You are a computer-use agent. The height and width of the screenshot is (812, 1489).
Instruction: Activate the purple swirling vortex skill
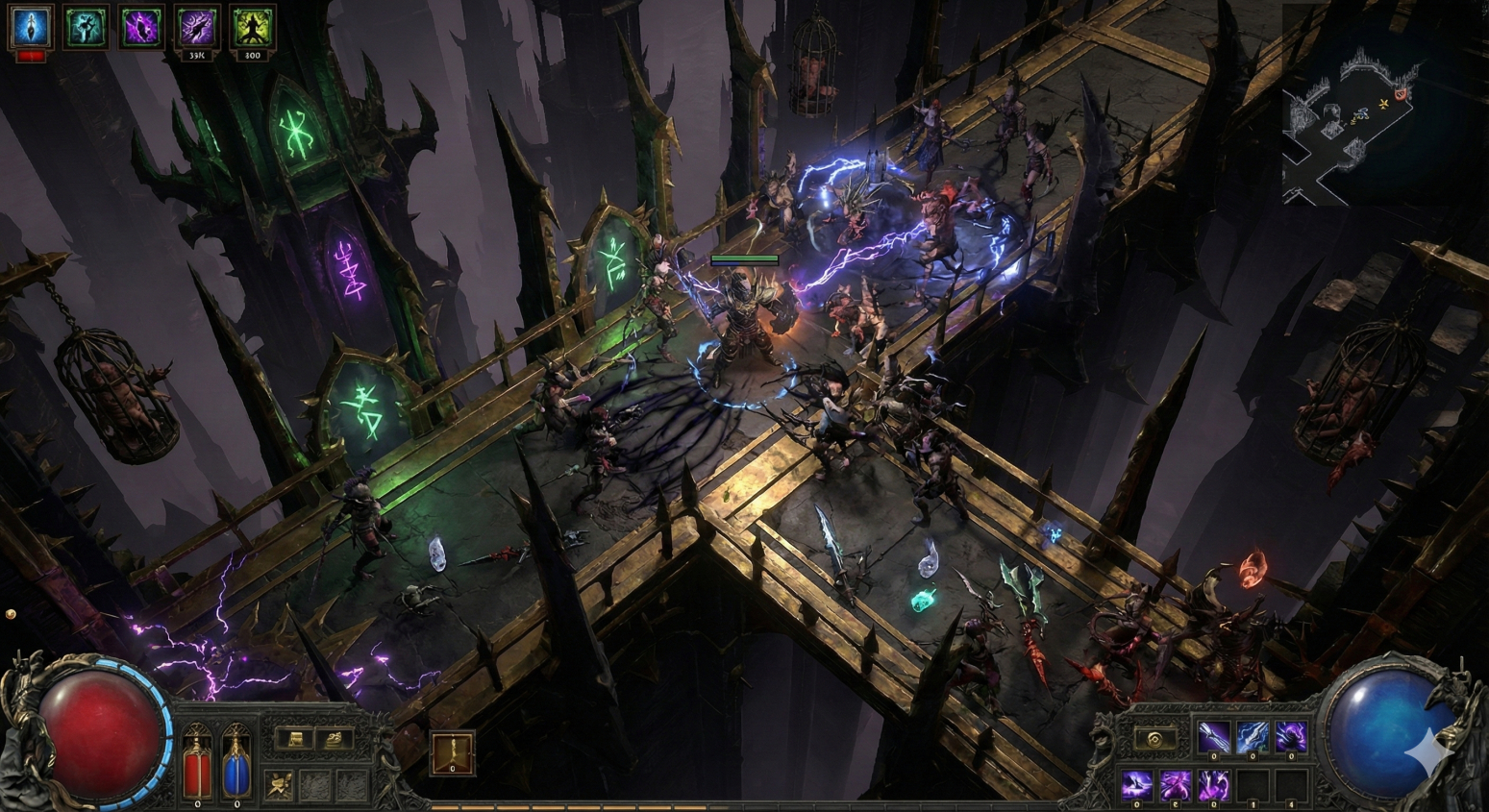(1291, 737)
